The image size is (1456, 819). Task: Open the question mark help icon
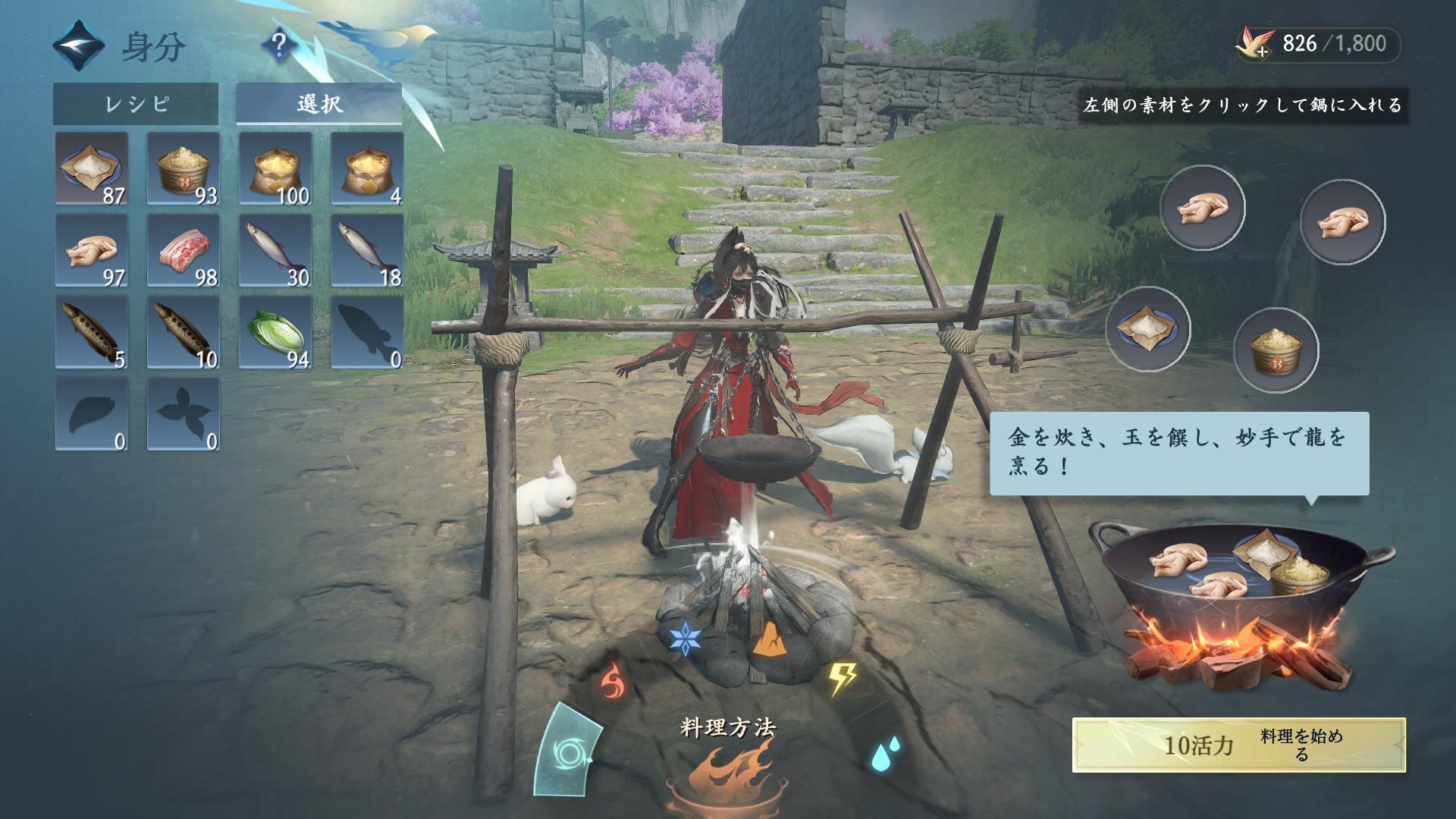279,47
